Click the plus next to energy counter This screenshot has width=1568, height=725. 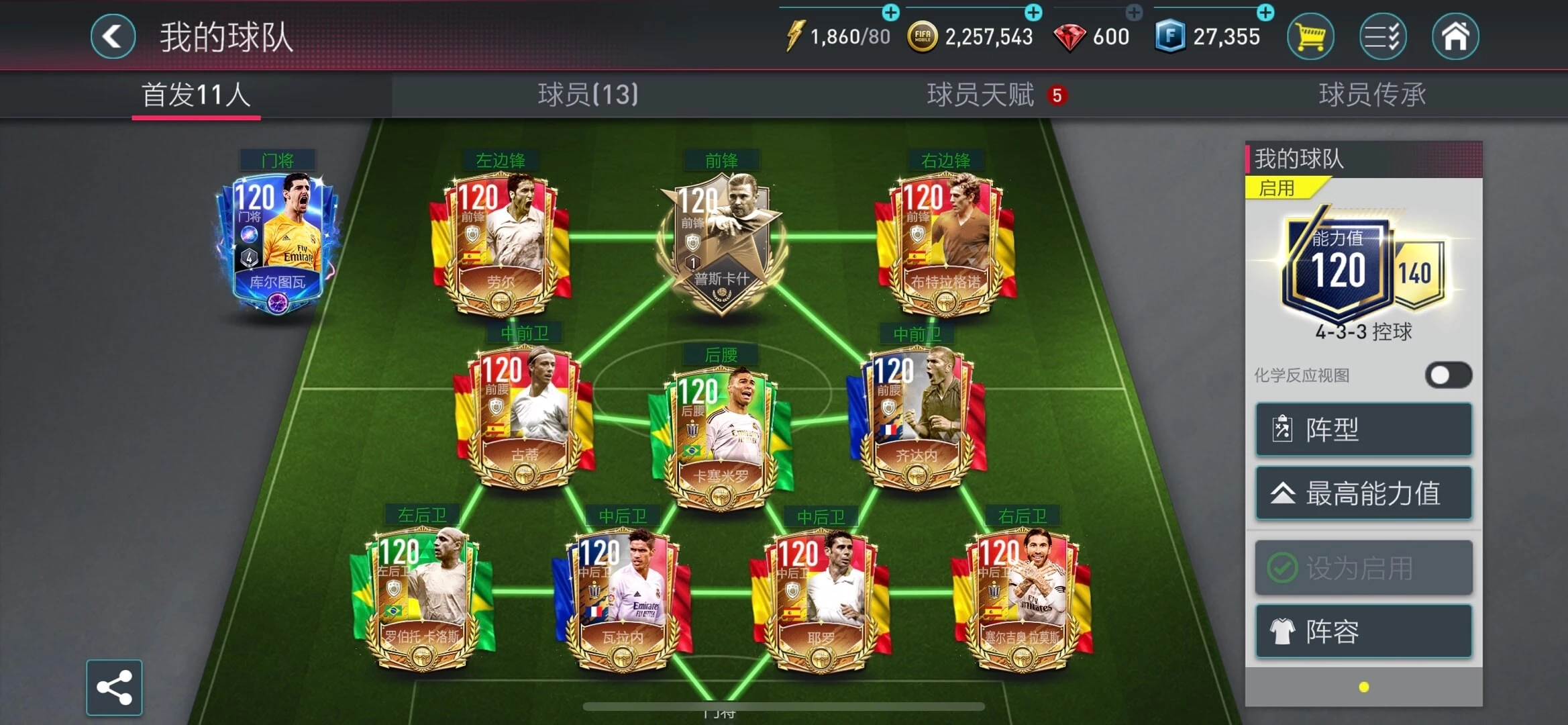click(890, 12)
